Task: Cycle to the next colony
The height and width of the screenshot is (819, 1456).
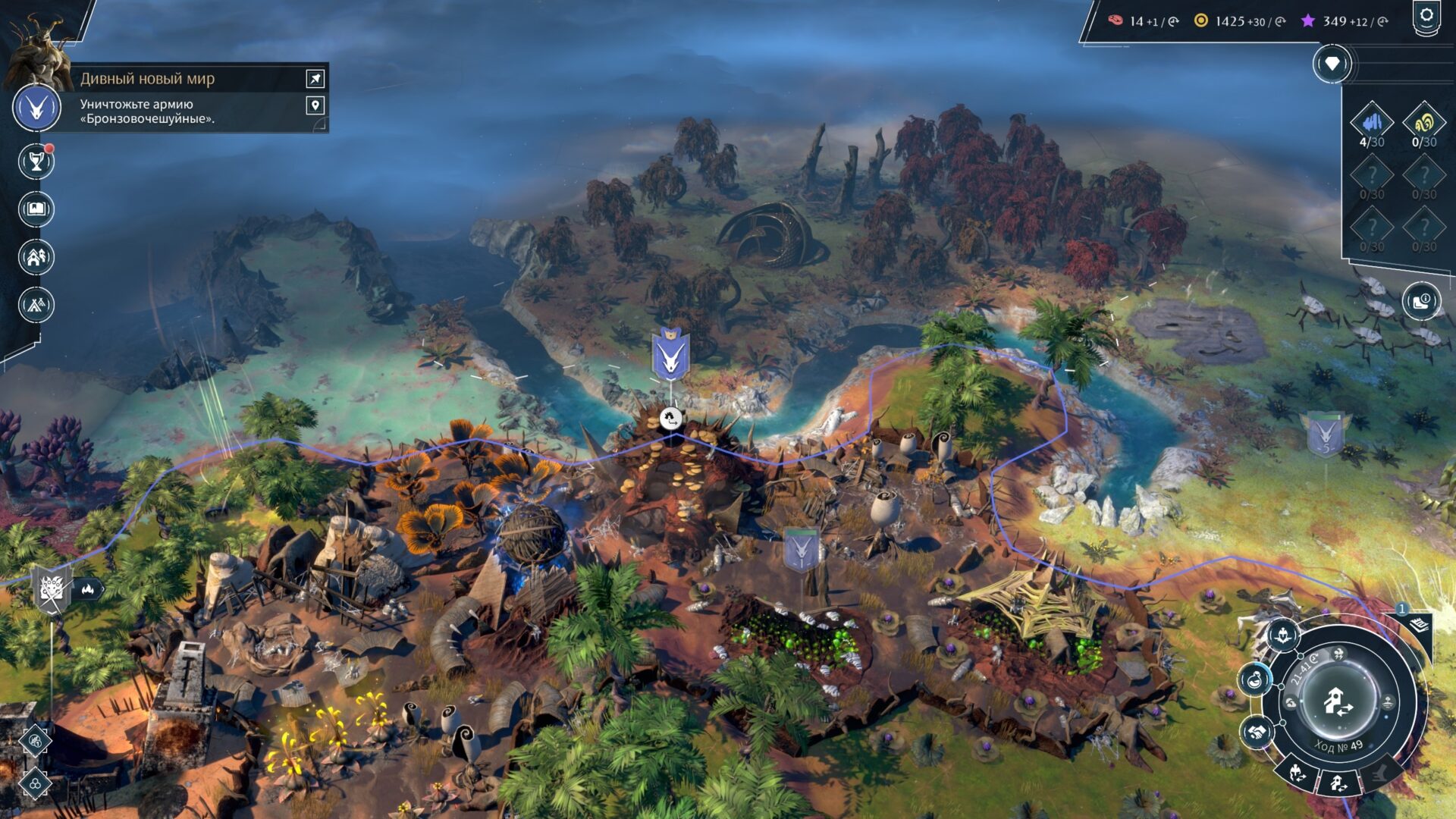Action: 1338,783
